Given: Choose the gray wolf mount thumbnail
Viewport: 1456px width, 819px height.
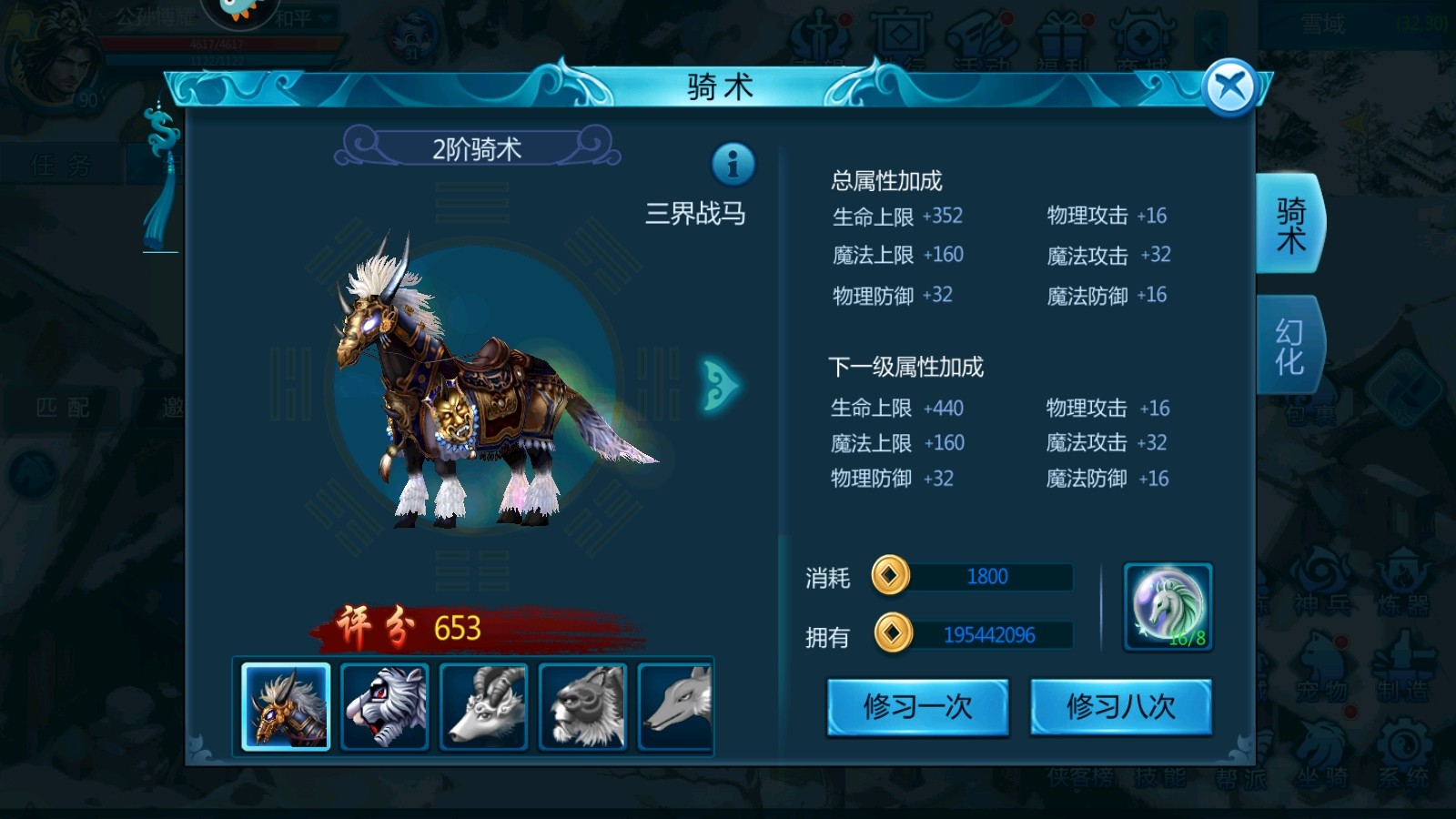Looking at the screenshot, I should tap(676, 706).
